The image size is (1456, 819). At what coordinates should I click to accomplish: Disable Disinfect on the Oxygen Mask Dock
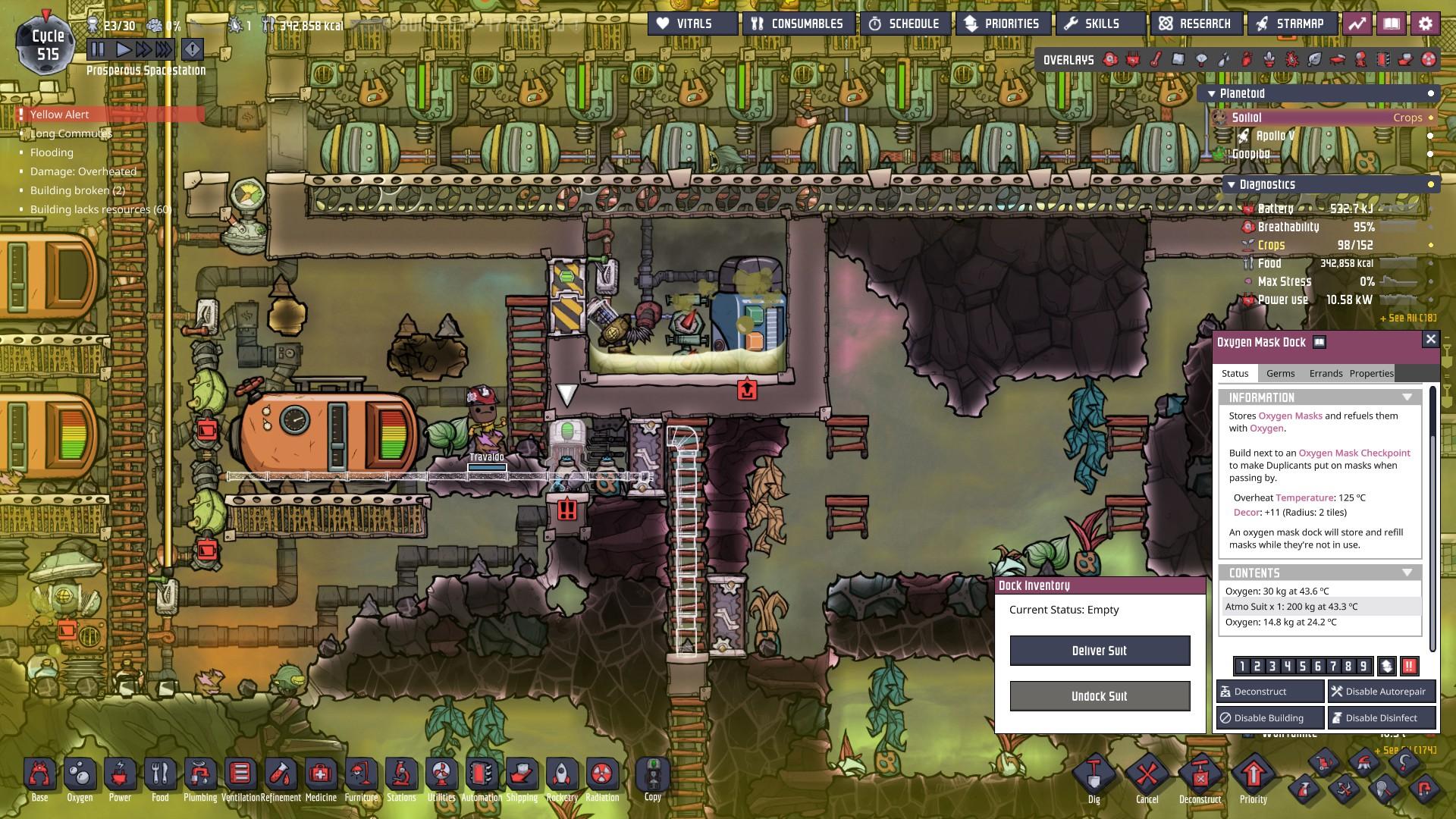click(x=1381, y=717)
